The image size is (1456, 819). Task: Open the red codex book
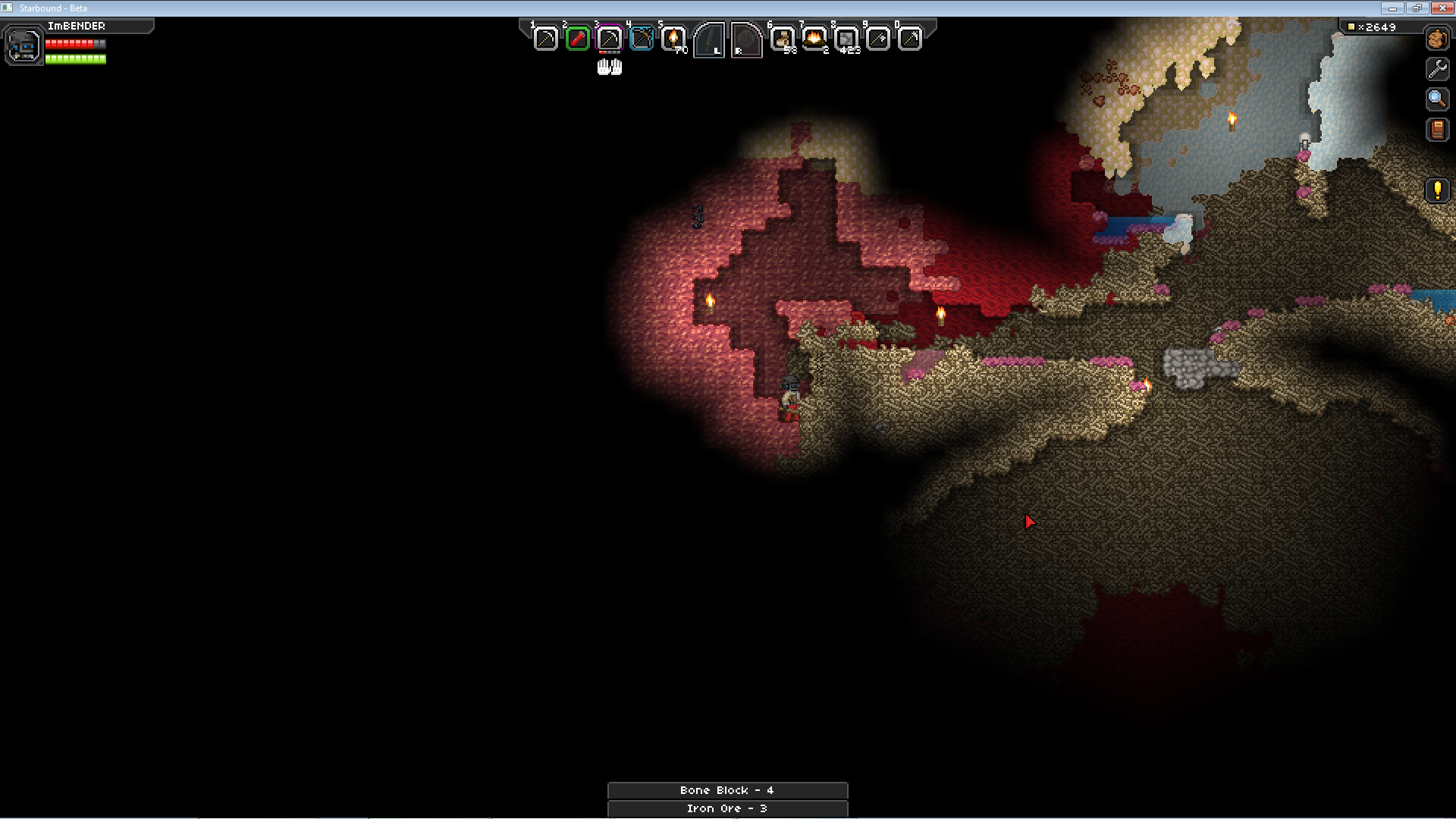coord(1437,130)
